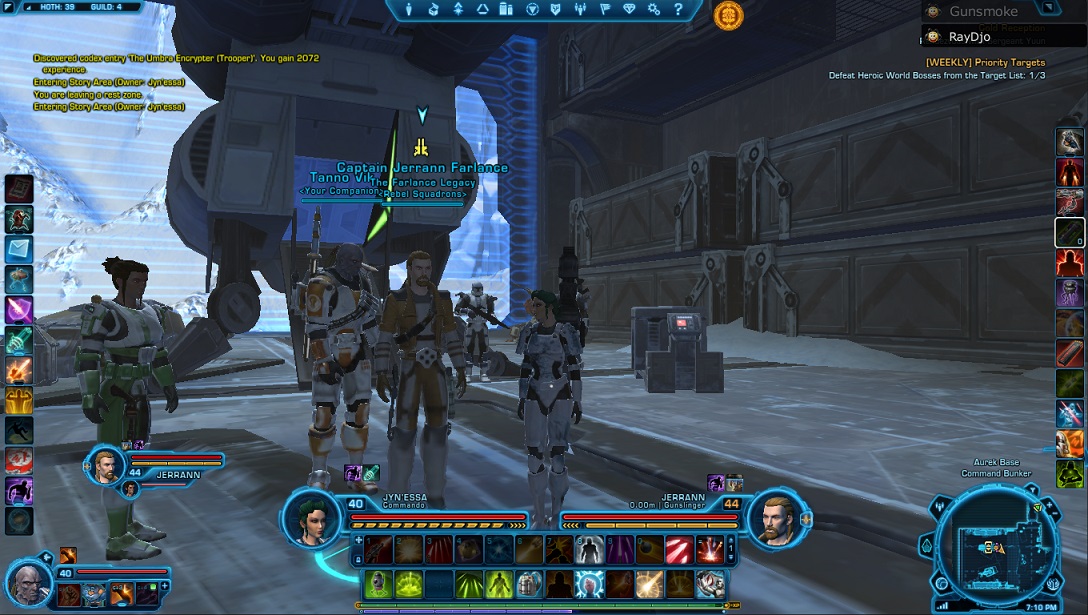Image resolution: width=1088 pixels, height=615 pixels.
Task: Activate the green probe droid ability
Action: tap(377, 583)
